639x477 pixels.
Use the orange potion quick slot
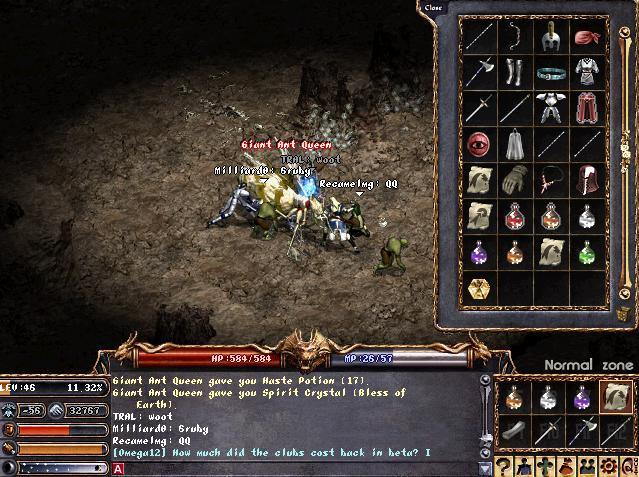[x=514, y=398]
